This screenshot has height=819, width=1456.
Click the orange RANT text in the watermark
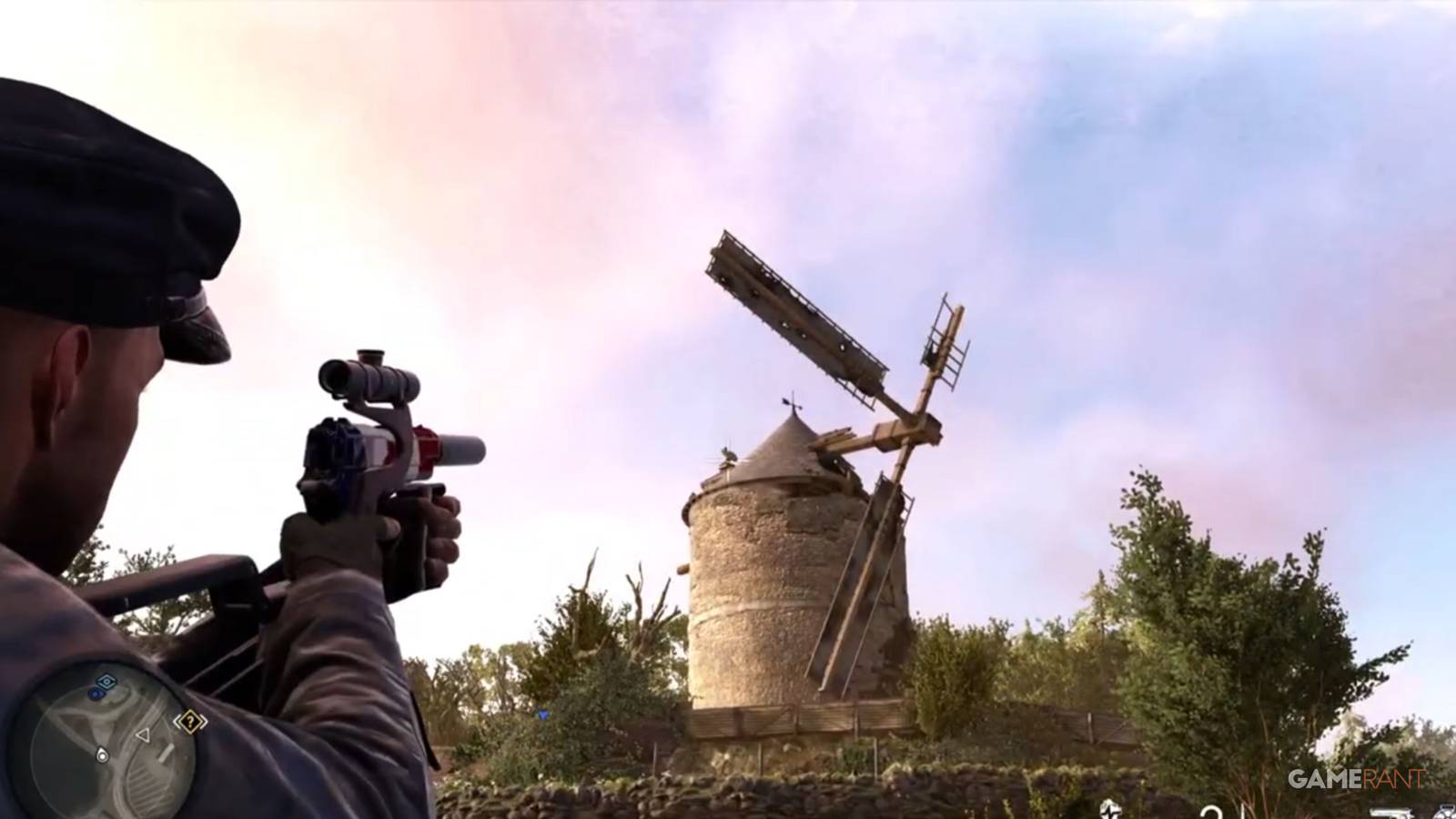(1390, 778)
